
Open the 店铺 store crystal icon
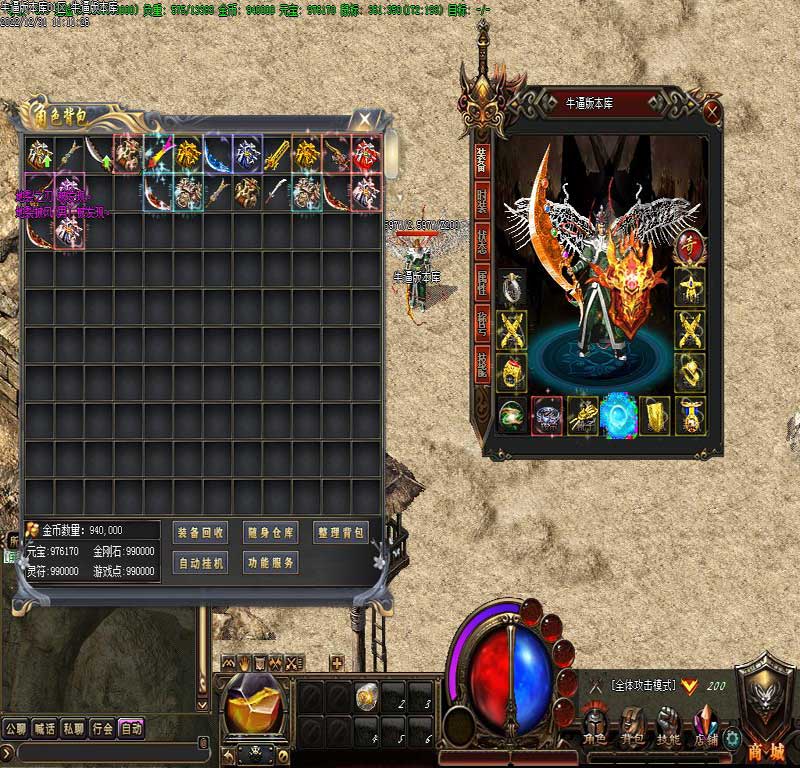coord(706,722)
